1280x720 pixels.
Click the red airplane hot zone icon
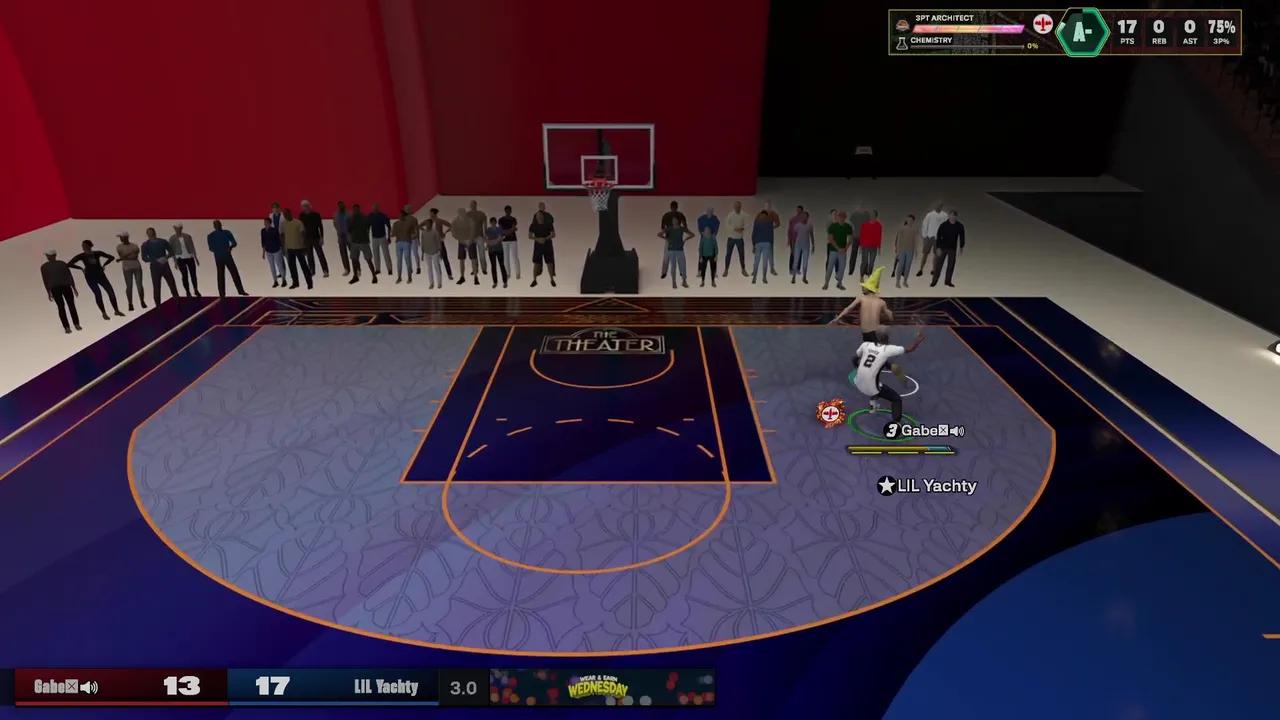pos(1044,23)
